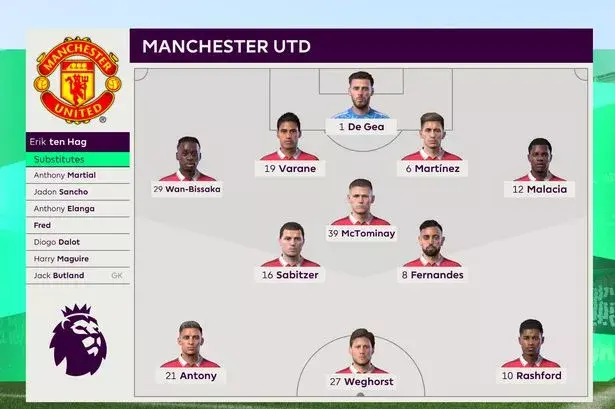Open the Substitutes list header
The height and width of the screenshot is (409, 615).
(78, 159)
